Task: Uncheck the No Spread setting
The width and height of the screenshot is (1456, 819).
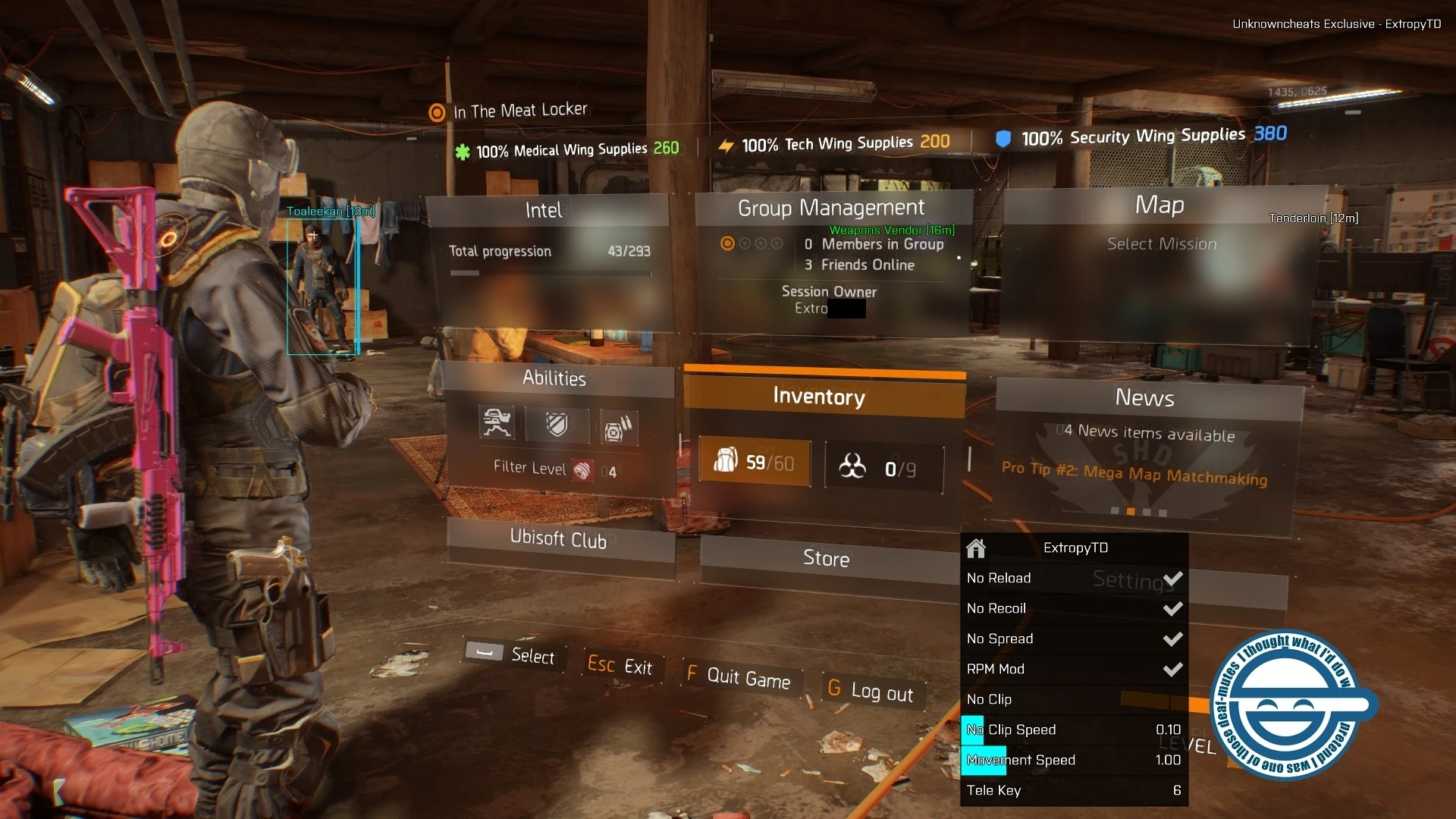Action: [x=1172, y=639]
